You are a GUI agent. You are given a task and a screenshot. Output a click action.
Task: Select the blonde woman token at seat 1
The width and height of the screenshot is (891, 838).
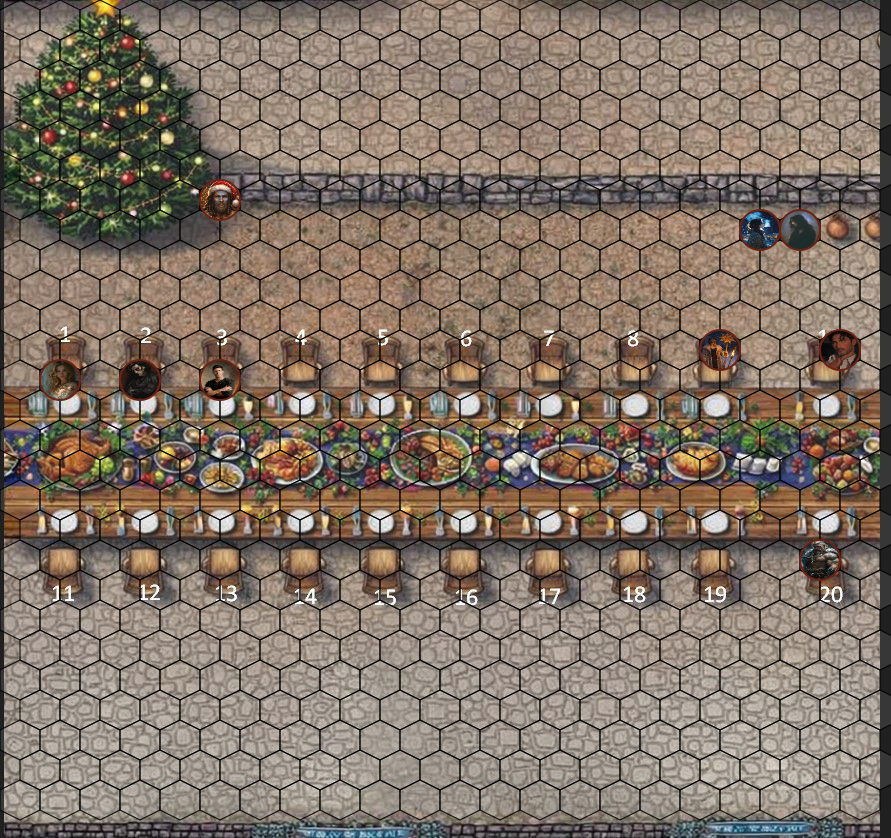61,379
